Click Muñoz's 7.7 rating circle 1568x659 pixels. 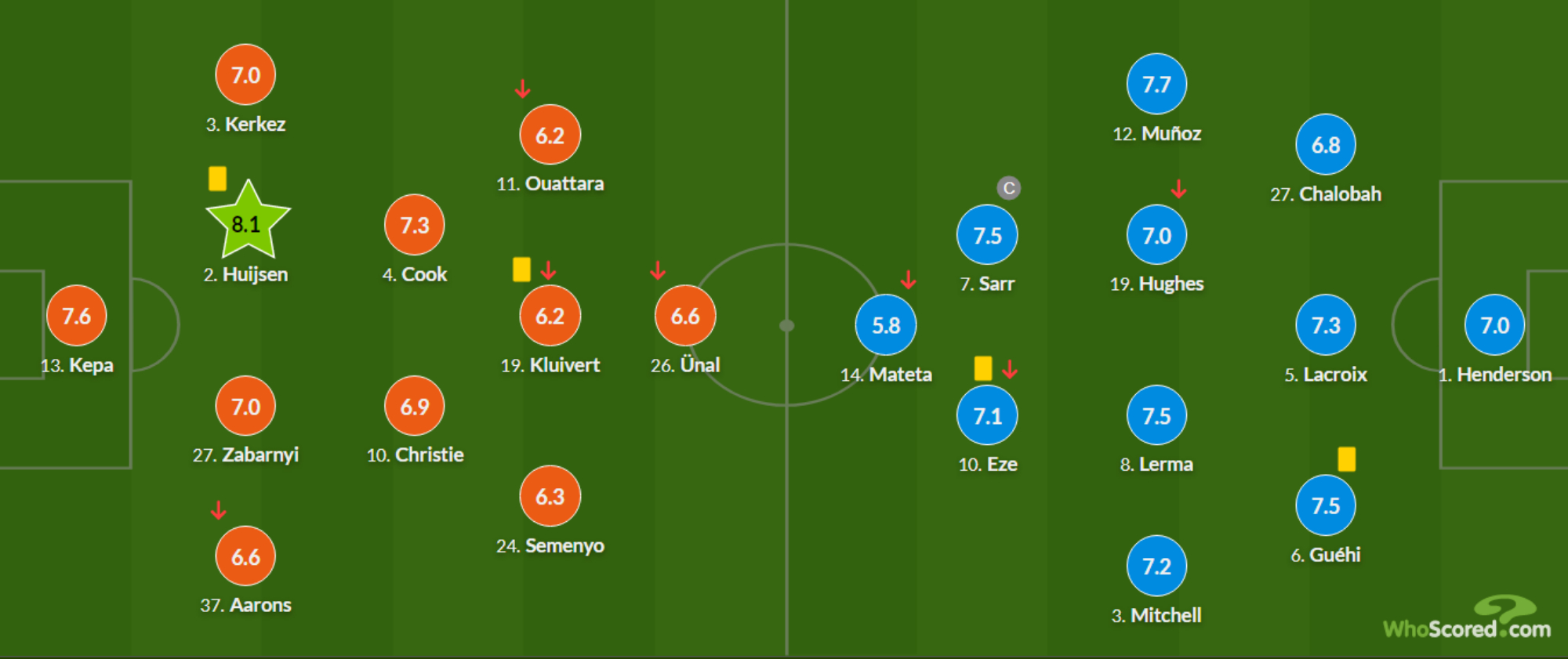click(x=1156, y=85)
